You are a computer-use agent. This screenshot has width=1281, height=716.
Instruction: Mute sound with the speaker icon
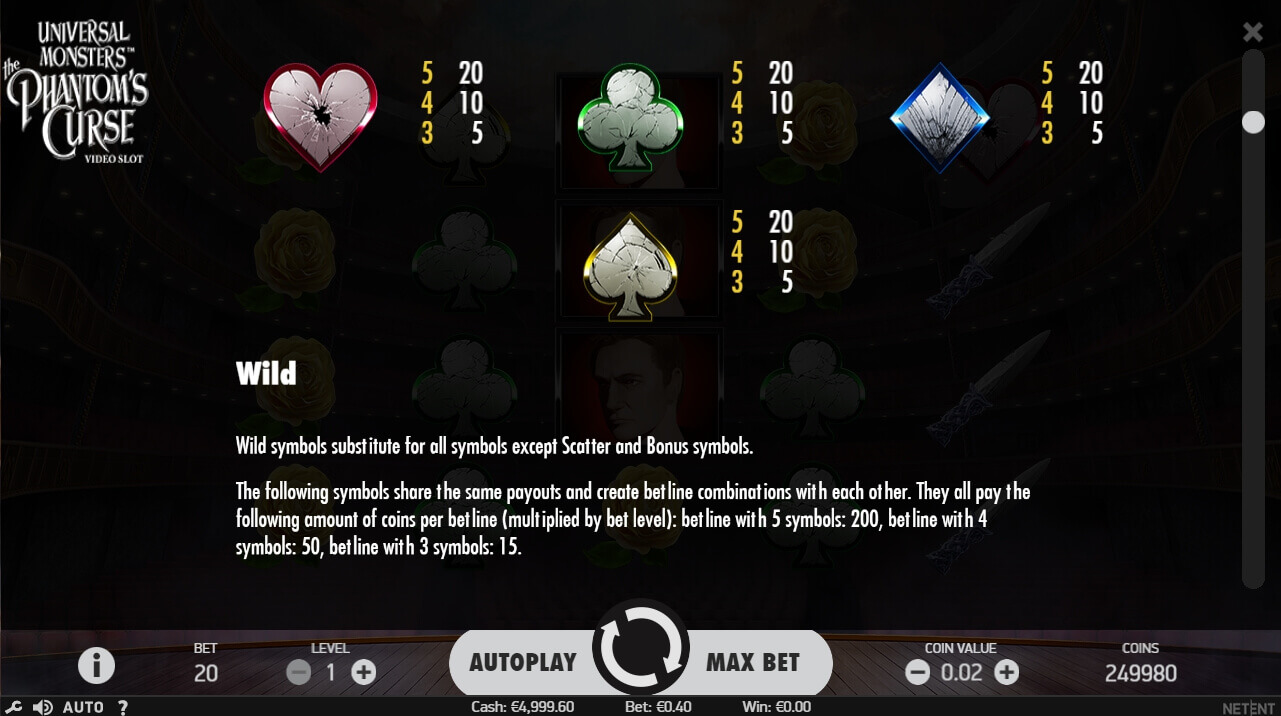42,707
